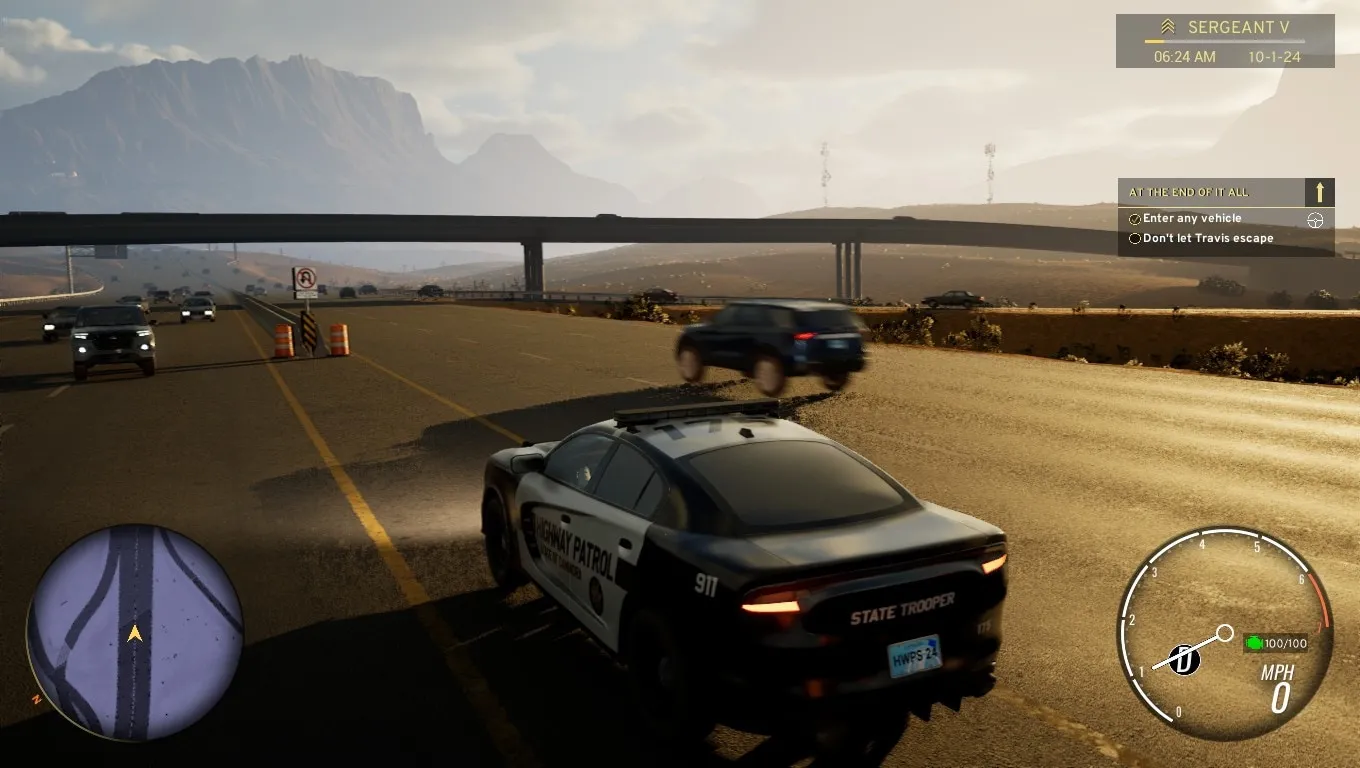Click the "Enter any vehicle" objective
This screenshot has width=1360, height=768.
pyautogui.click(x=1192, y=218)
